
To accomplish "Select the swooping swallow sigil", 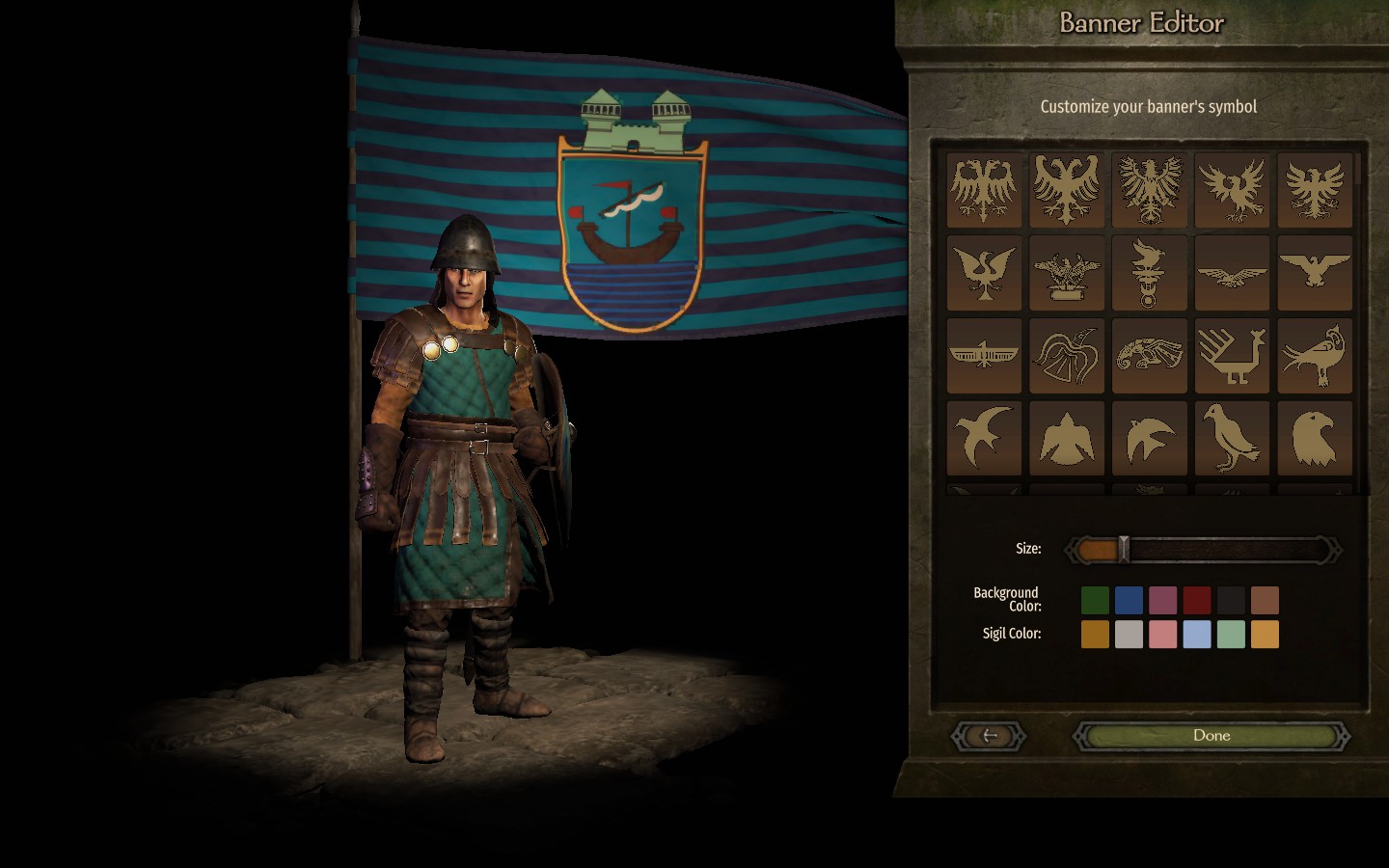I will coord(984,437).
